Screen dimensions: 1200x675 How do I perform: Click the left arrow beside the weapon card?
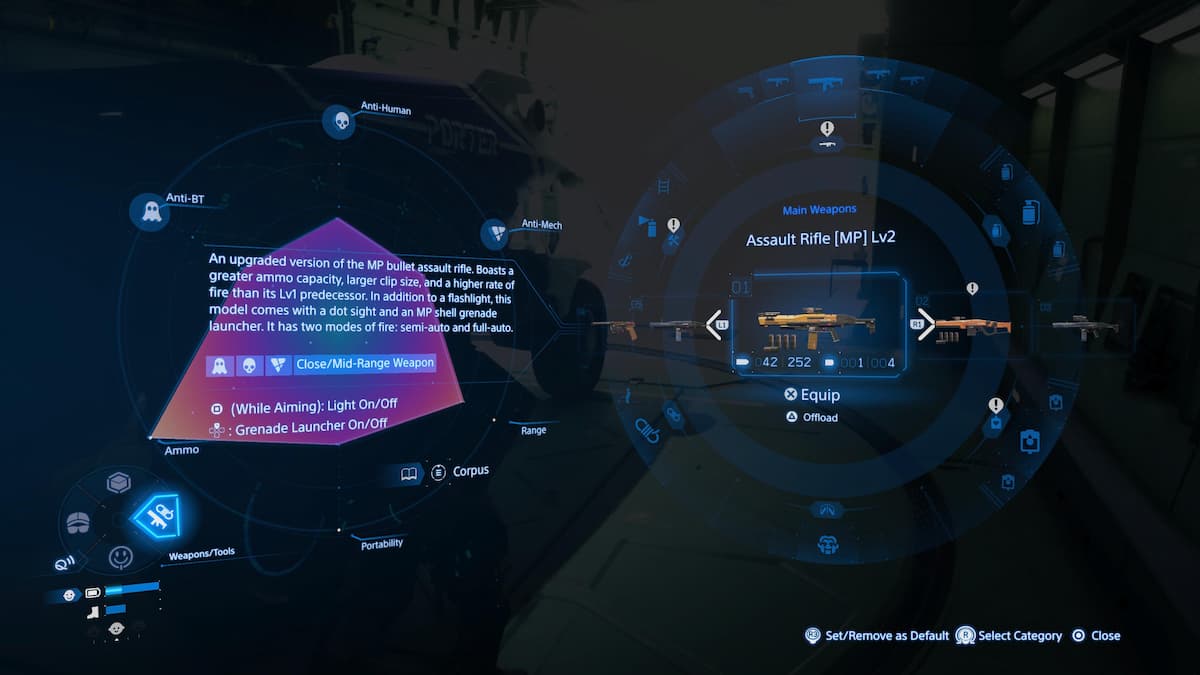(715, 324)
